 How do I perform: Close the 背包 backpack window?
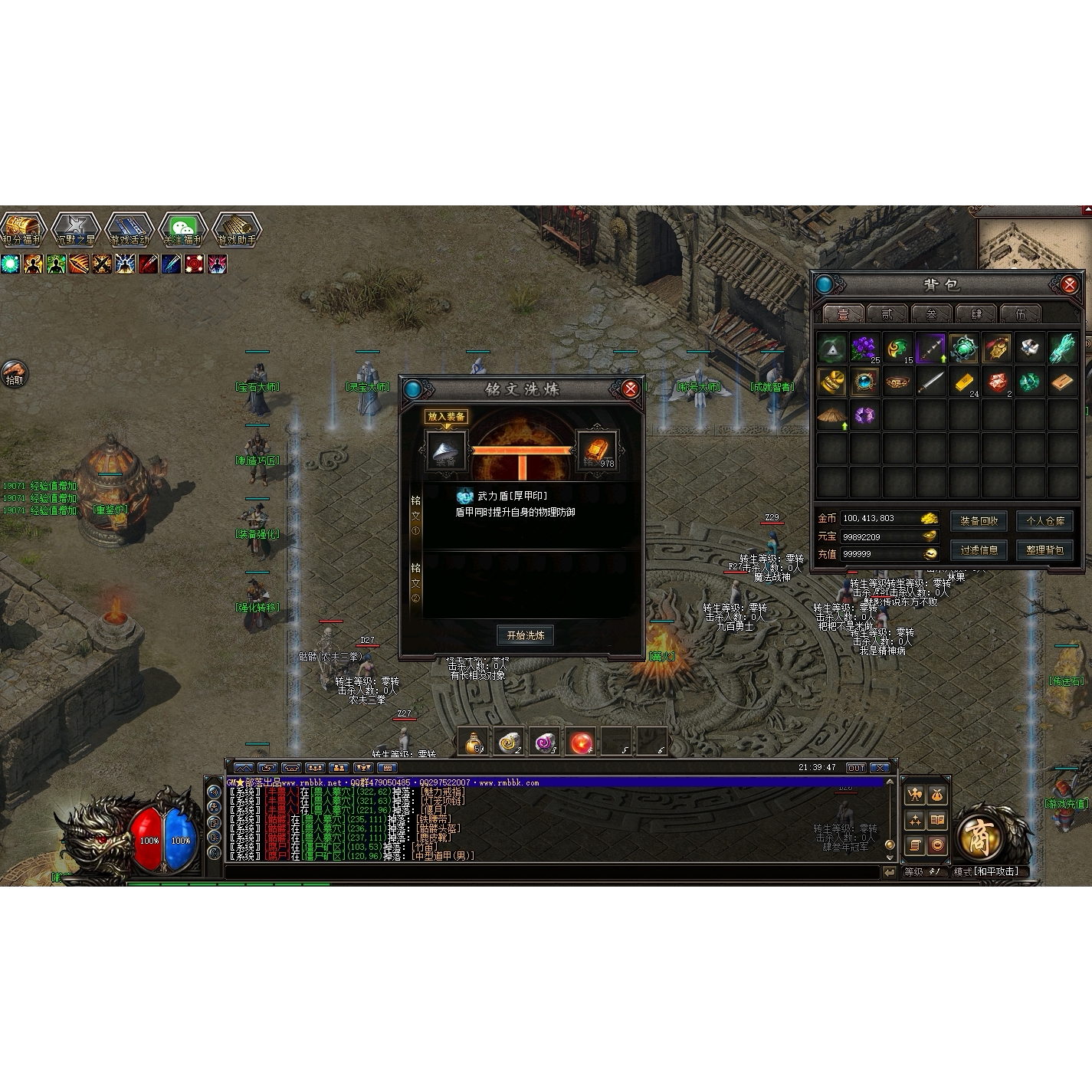point(1069,285)
